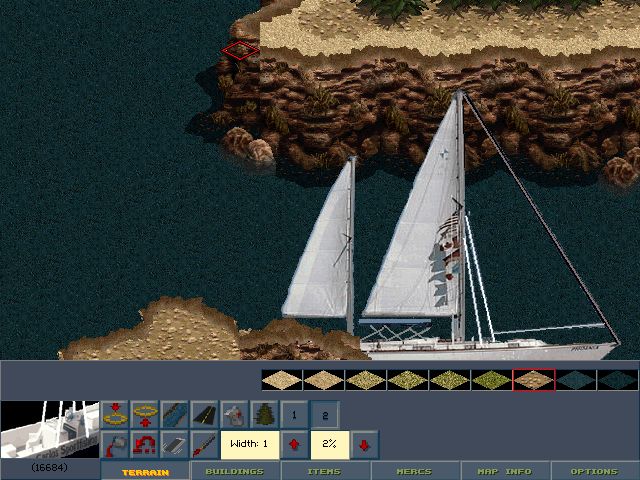Click the Width: 1 brush size button
This screenshot has width=640, height=480.
(249, 443)
